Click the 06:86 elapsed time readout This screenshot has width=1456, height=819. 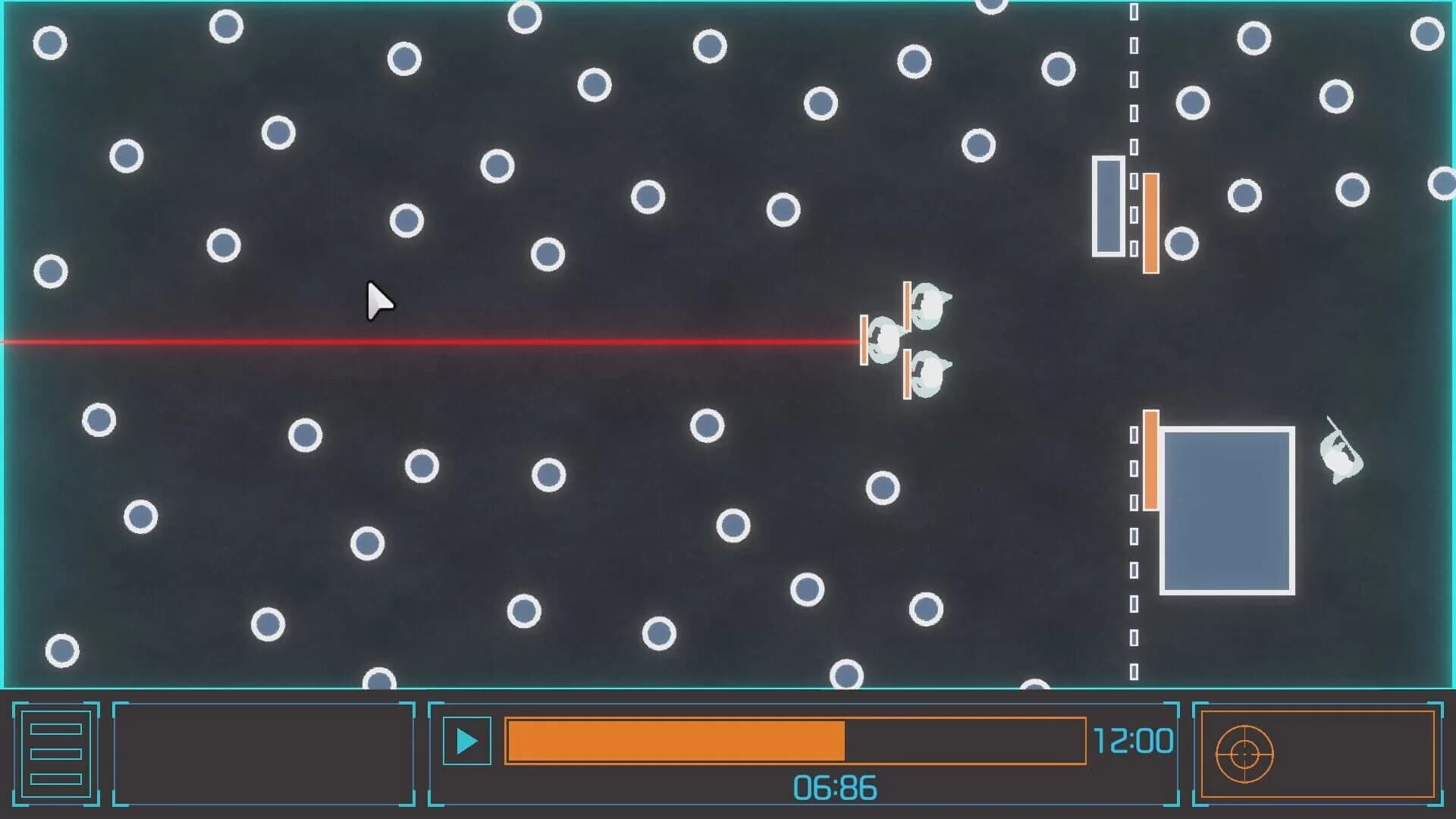click(x=834, y=786)
